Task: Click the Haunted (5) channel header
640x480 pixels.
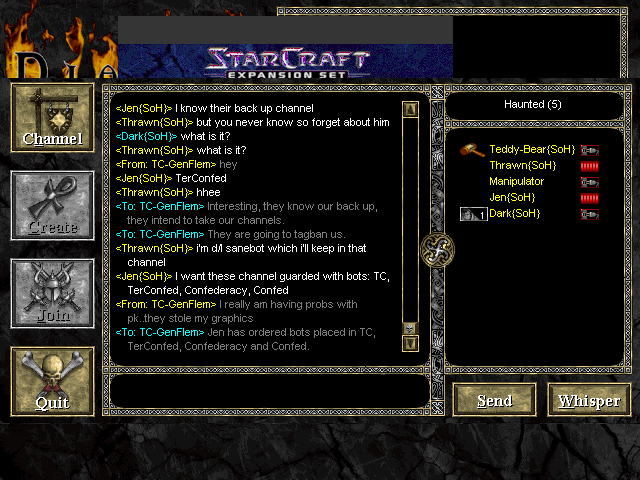Action: [538, 104]
